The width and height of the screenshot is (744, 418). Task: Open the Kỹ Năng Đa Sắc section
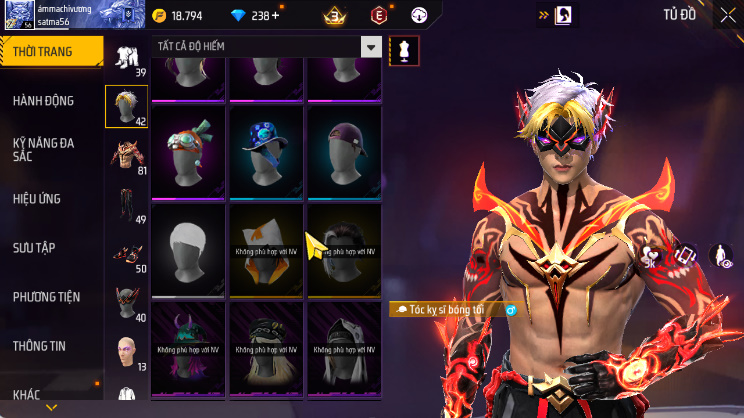pos(46,150)
